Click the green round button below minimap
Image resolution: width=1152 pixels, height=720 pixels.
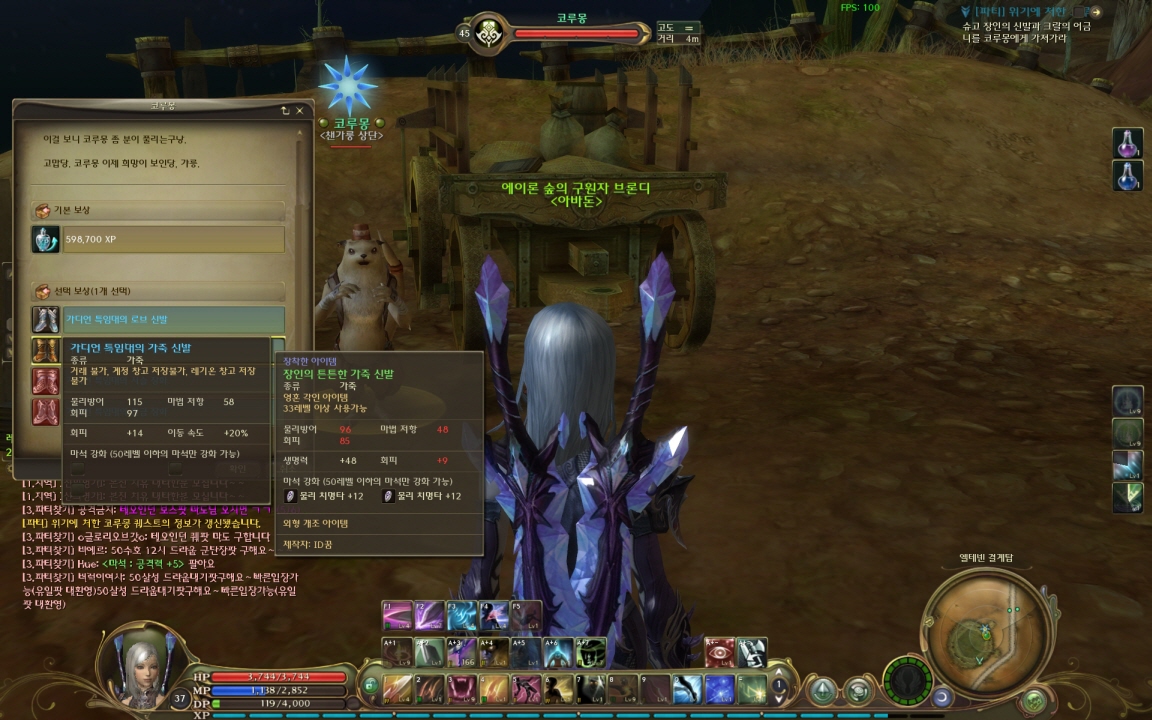(x=1034, y=699)
